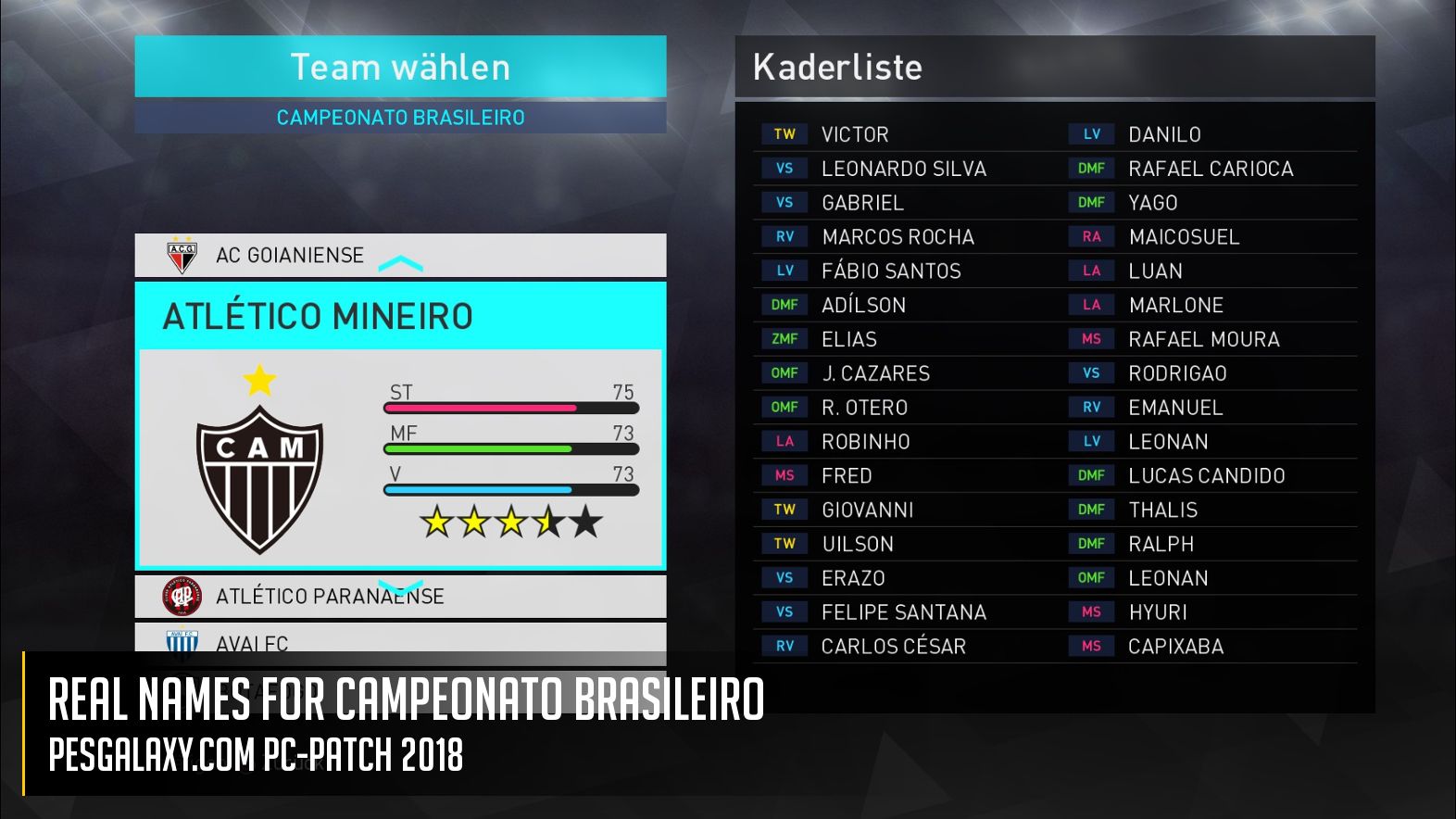The width and height of the screenshot is (1456, 819).
Task: Select the Atlético Paranaense team row
Action: 330,597
